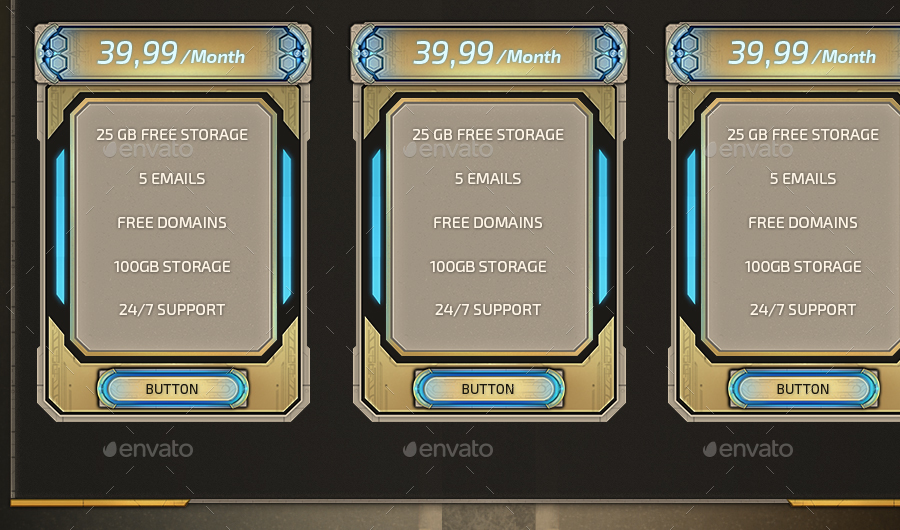This screenshot has width=900, height=530.
Task: Select BUTTON on the middle pricing card
Action: tap(488, 389)
